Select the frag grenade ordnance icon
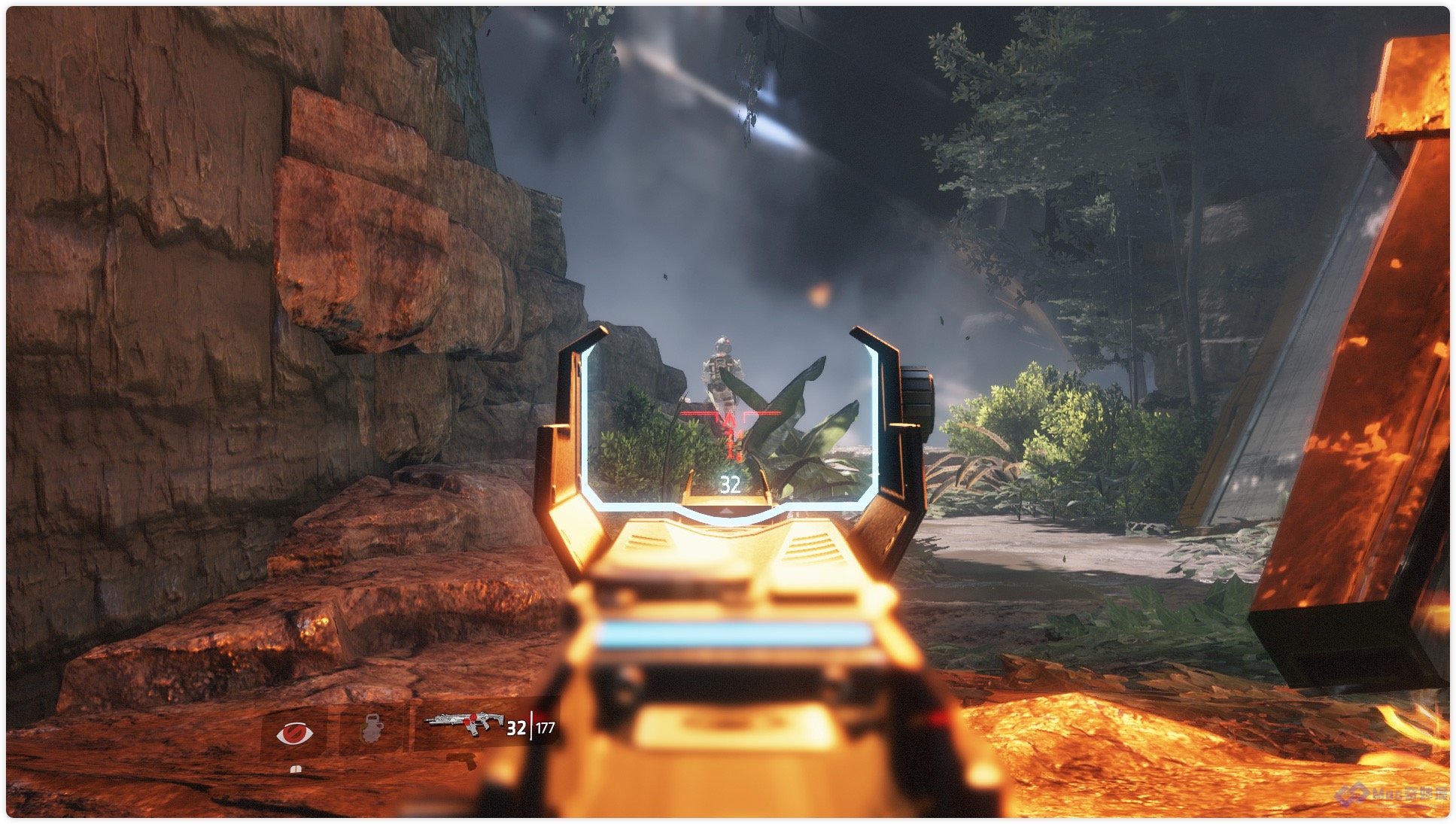 (x=371, y=728)
